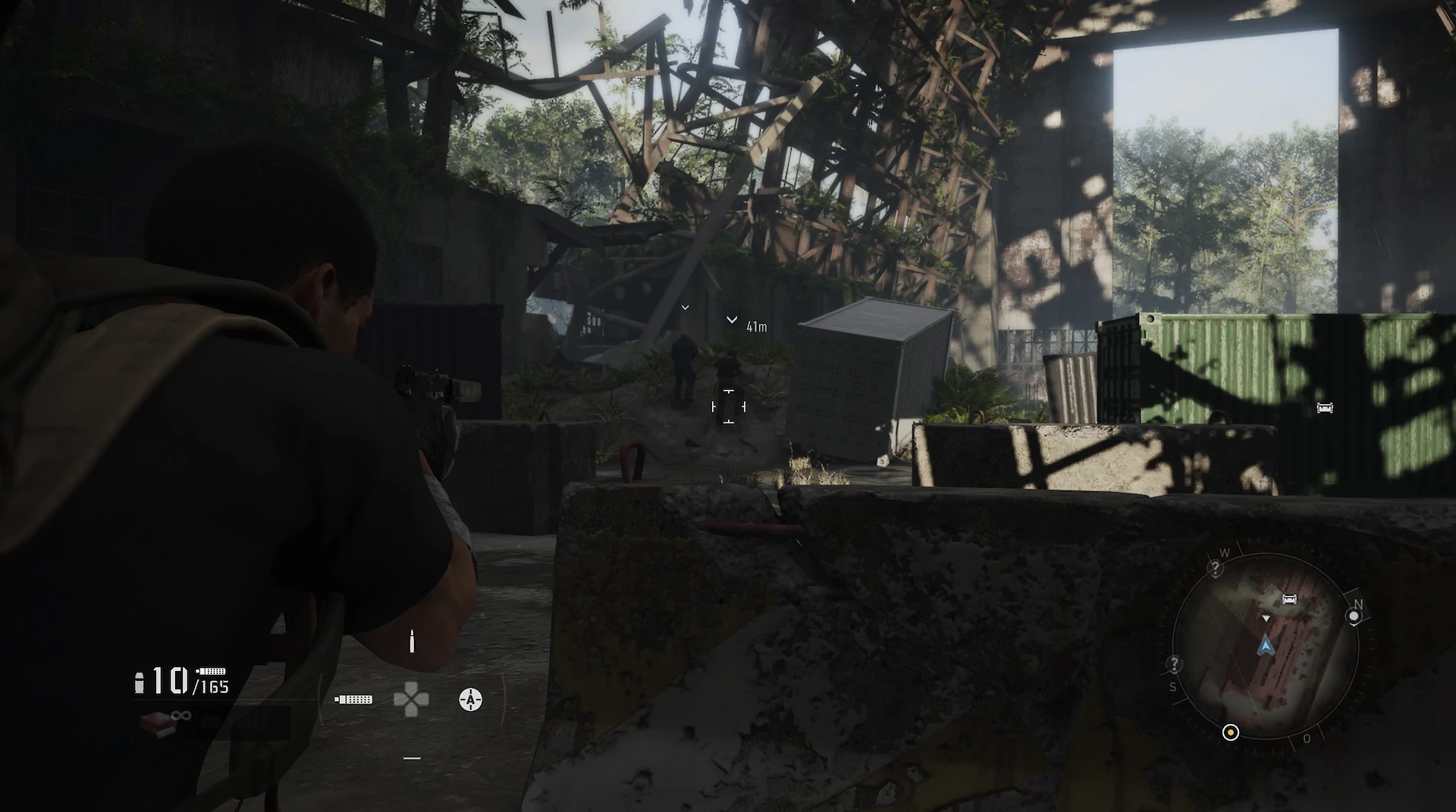Screen dimensions: 1456x812
Task: Select the question mark marker near W
Action: coord(1216,568)
